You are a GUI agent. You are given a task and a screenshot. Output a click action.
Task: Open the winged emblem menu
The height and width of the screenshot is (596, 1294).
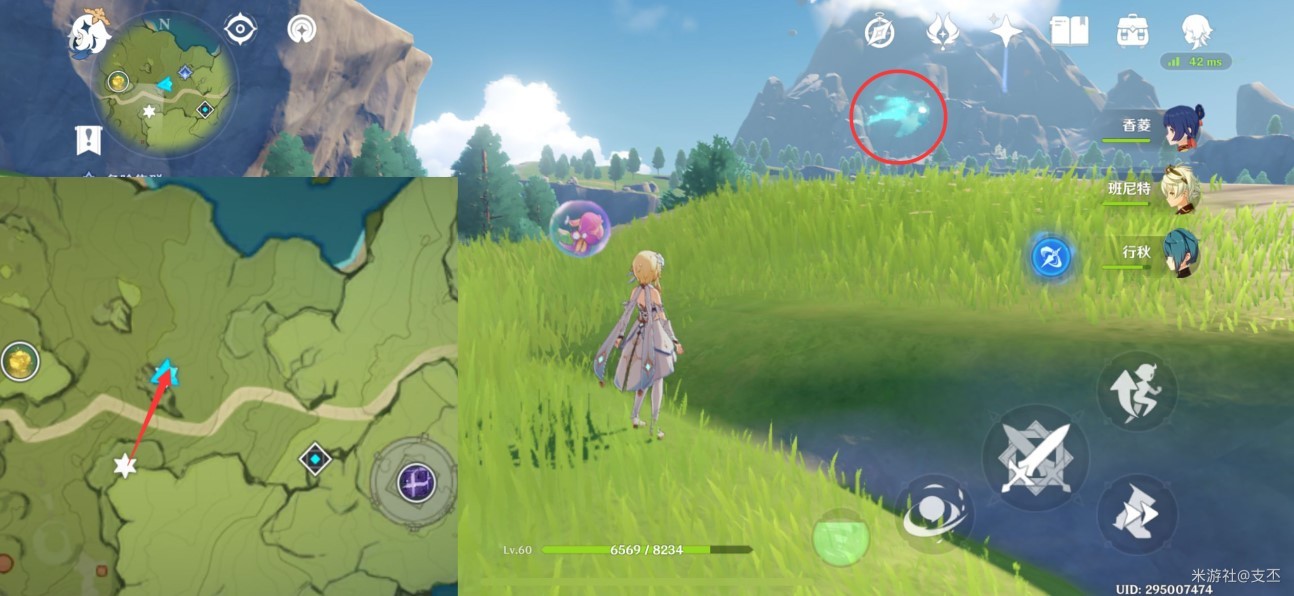942,32
